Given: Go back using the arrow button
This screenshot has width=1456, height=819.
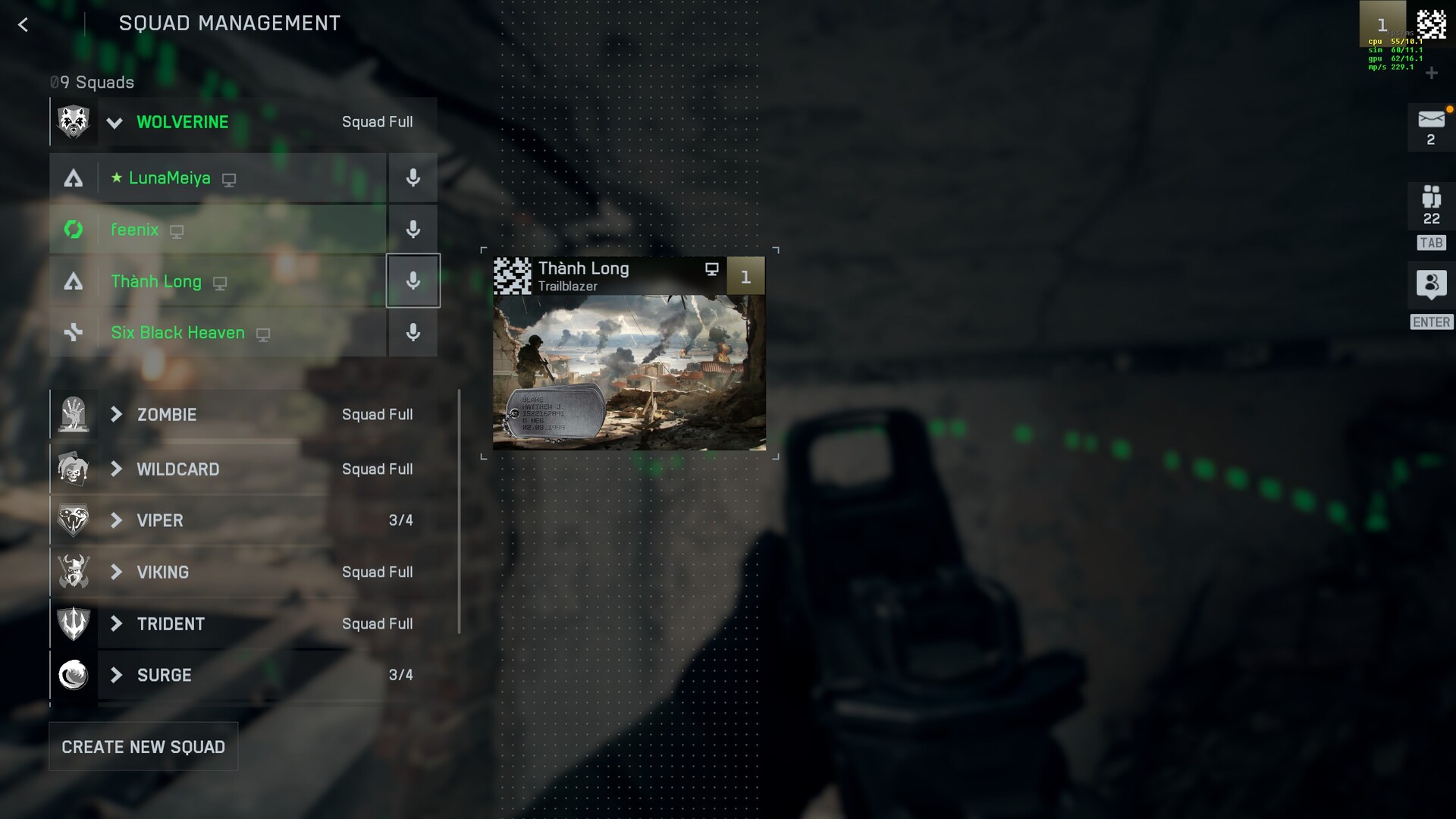Looking at the screenshot, I should point(24,25).
